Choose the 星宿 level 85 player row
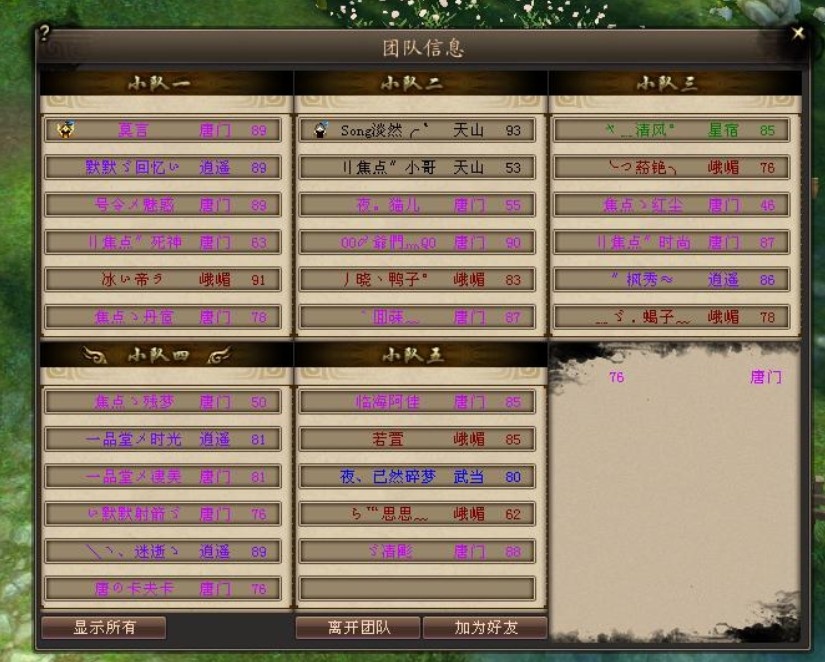Viewport: 825px width, 662px height. [x=672, y=130]
